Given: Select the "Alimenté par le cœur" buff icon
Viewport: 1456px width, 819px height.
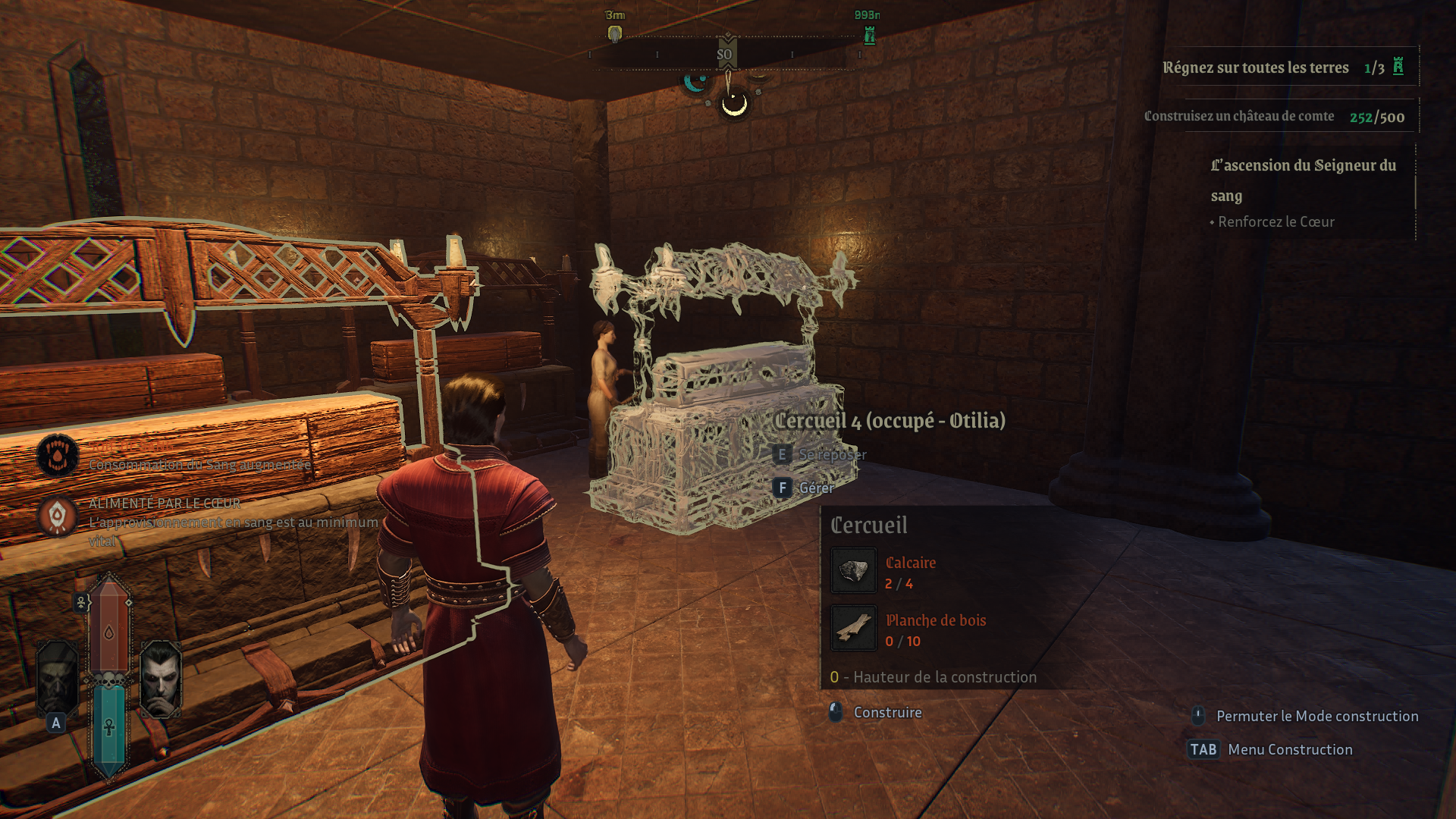Looking at the screenshot, I should (x=58, y=516).
